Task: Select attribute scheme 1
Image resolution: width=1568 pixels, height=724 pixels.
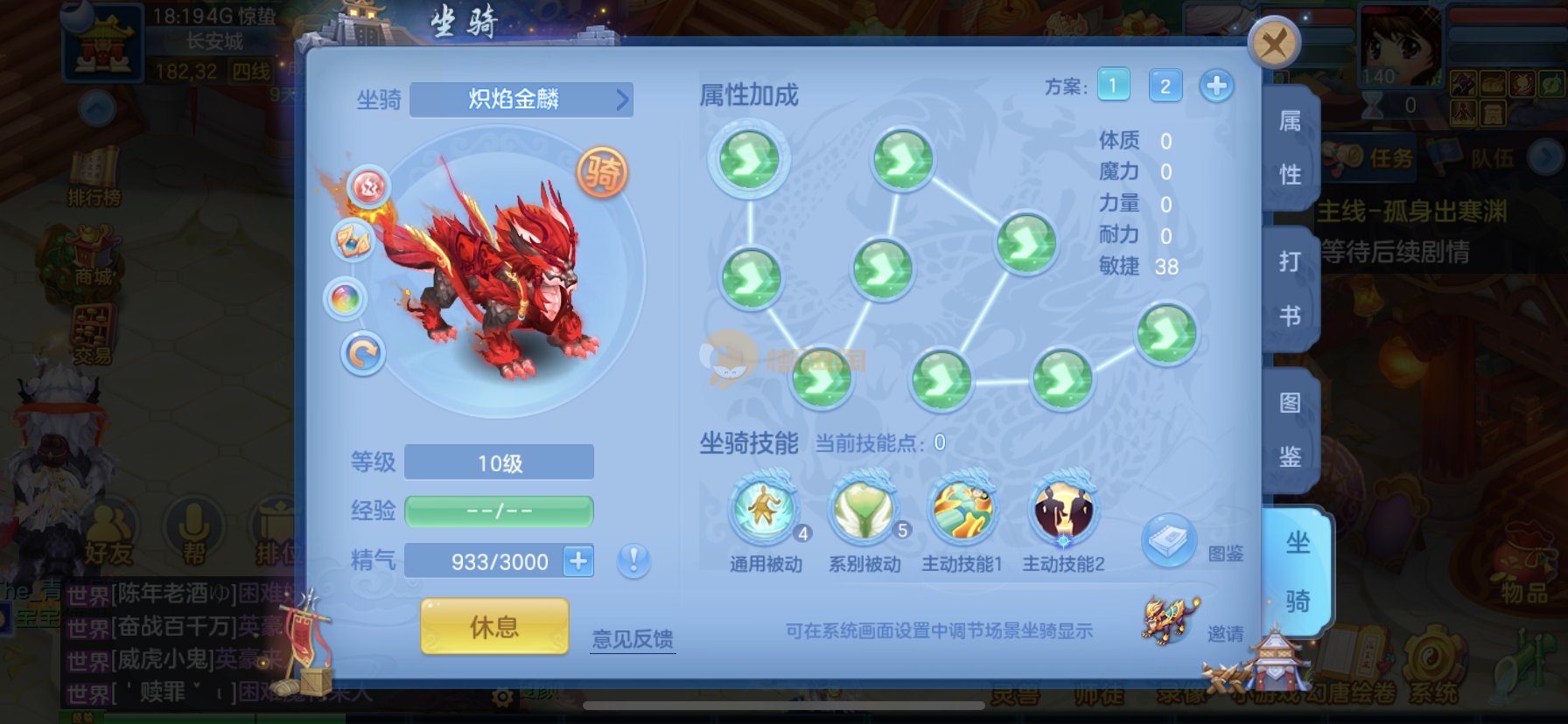Action: [x=1113, y=86]
